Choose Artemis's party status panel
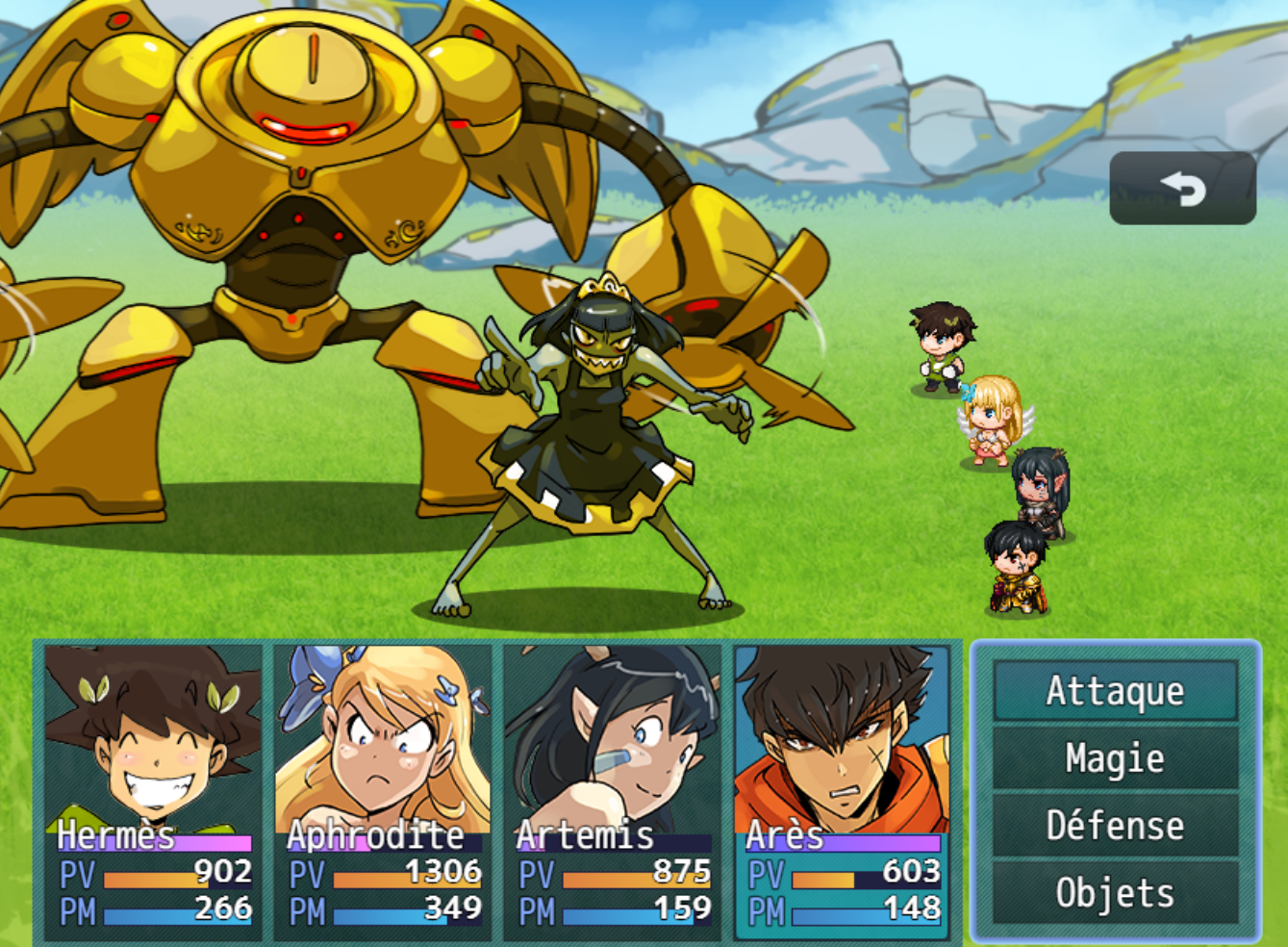 [x=613, y=791]
